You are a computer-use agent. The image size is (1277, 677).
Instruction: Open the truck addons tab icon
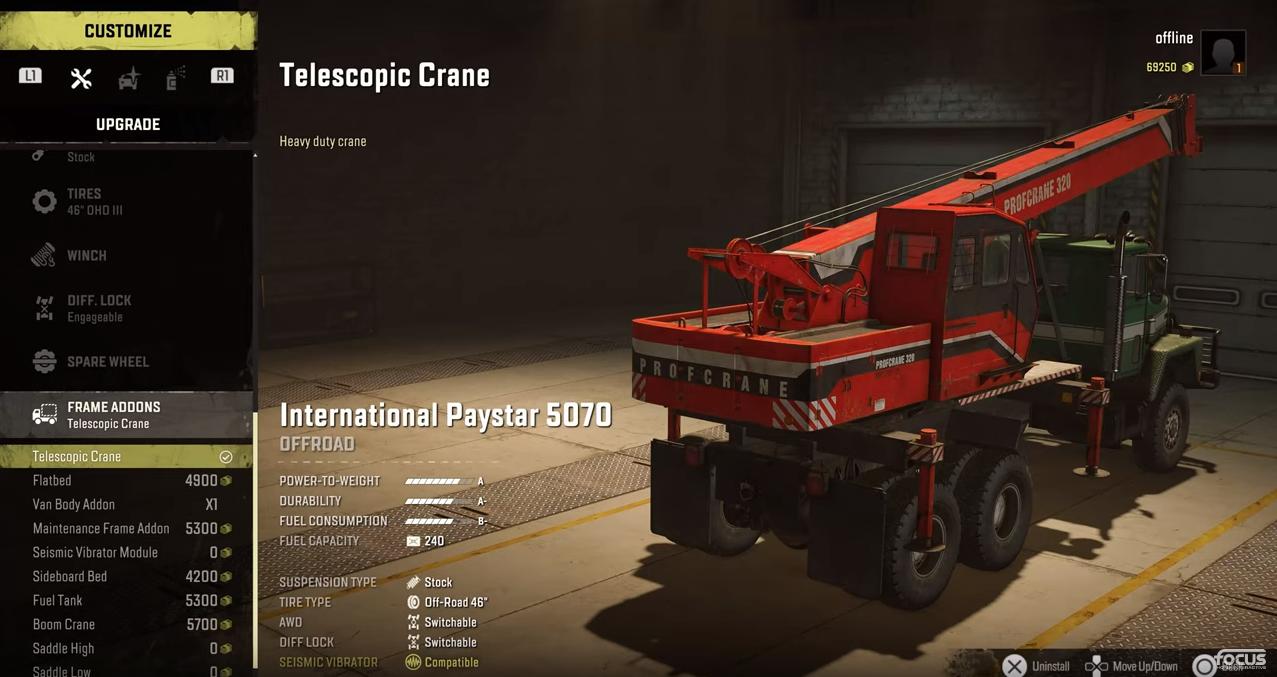129,78
